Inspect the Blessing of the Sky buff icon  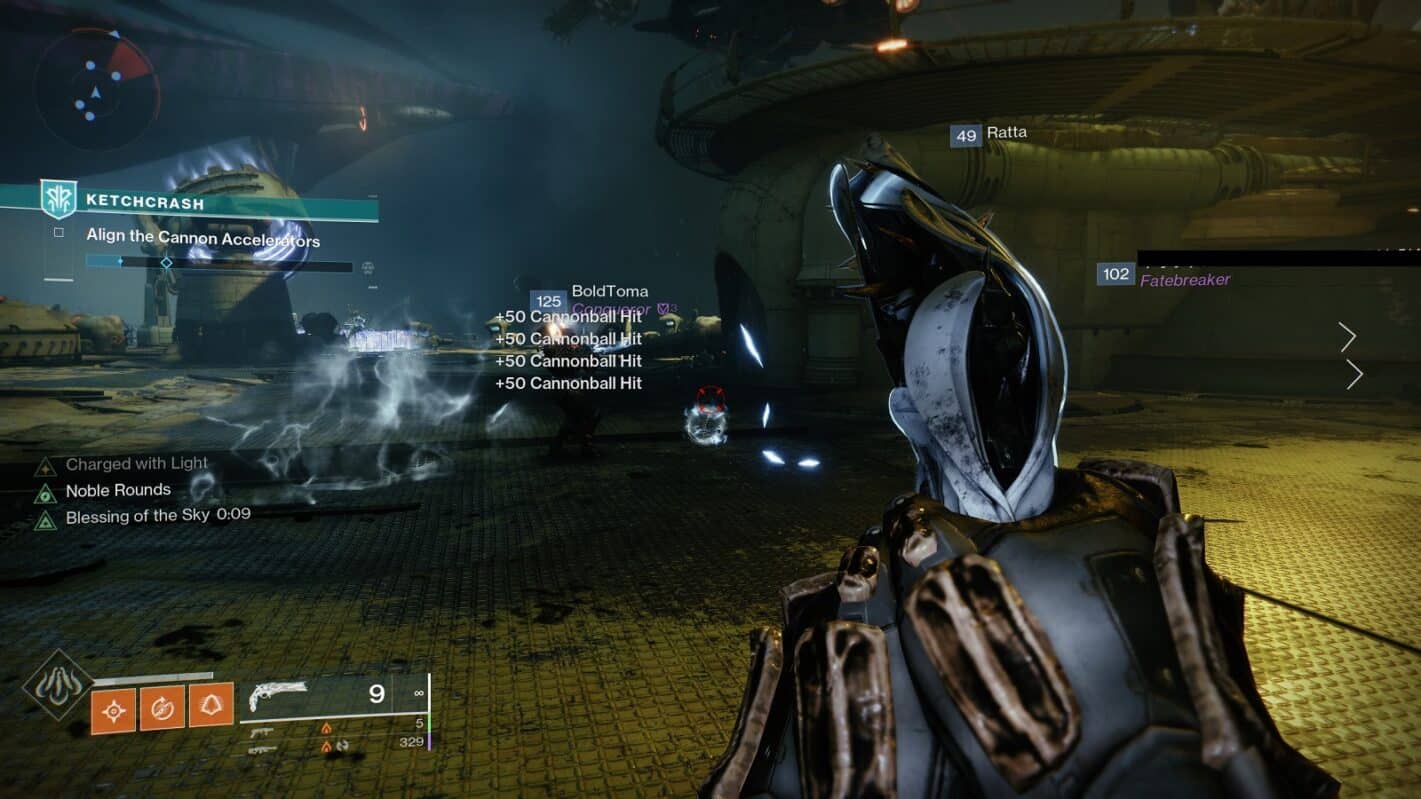44,519
